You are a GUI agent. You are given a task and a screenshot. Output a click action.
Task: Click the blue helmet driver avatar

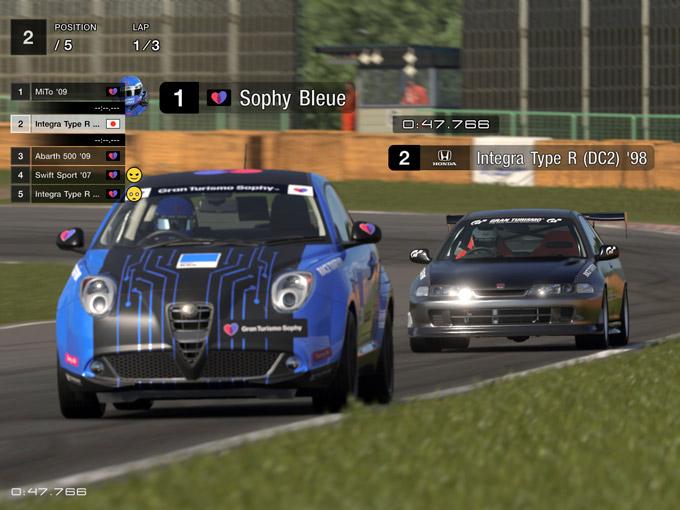click(133, 94)
